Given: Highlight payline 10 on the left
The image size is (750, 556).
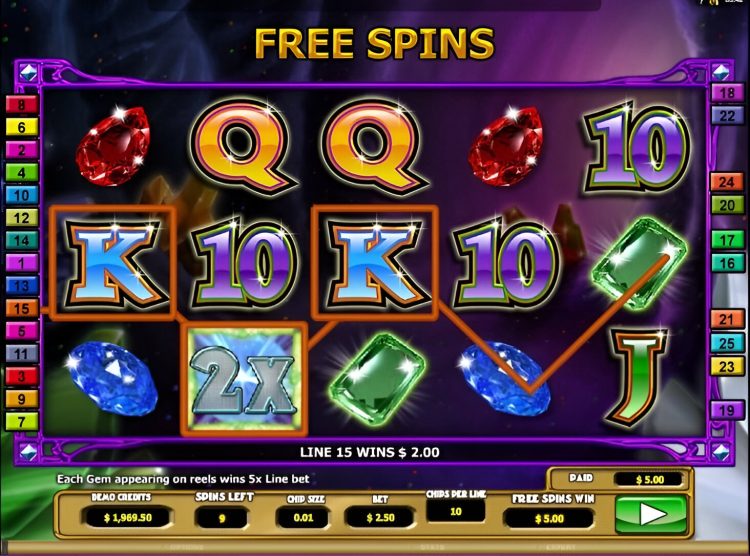Looking at the screenshot, I should click(x=21, y=195).
